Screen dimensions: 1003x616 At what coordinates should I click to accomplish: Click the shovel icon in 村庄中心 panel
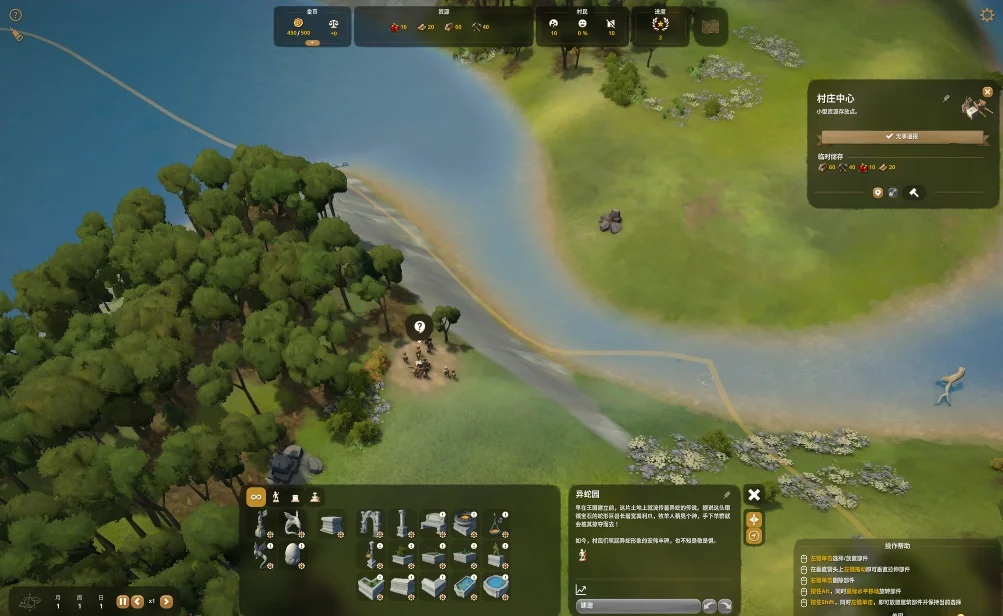(x=894, y=192)
